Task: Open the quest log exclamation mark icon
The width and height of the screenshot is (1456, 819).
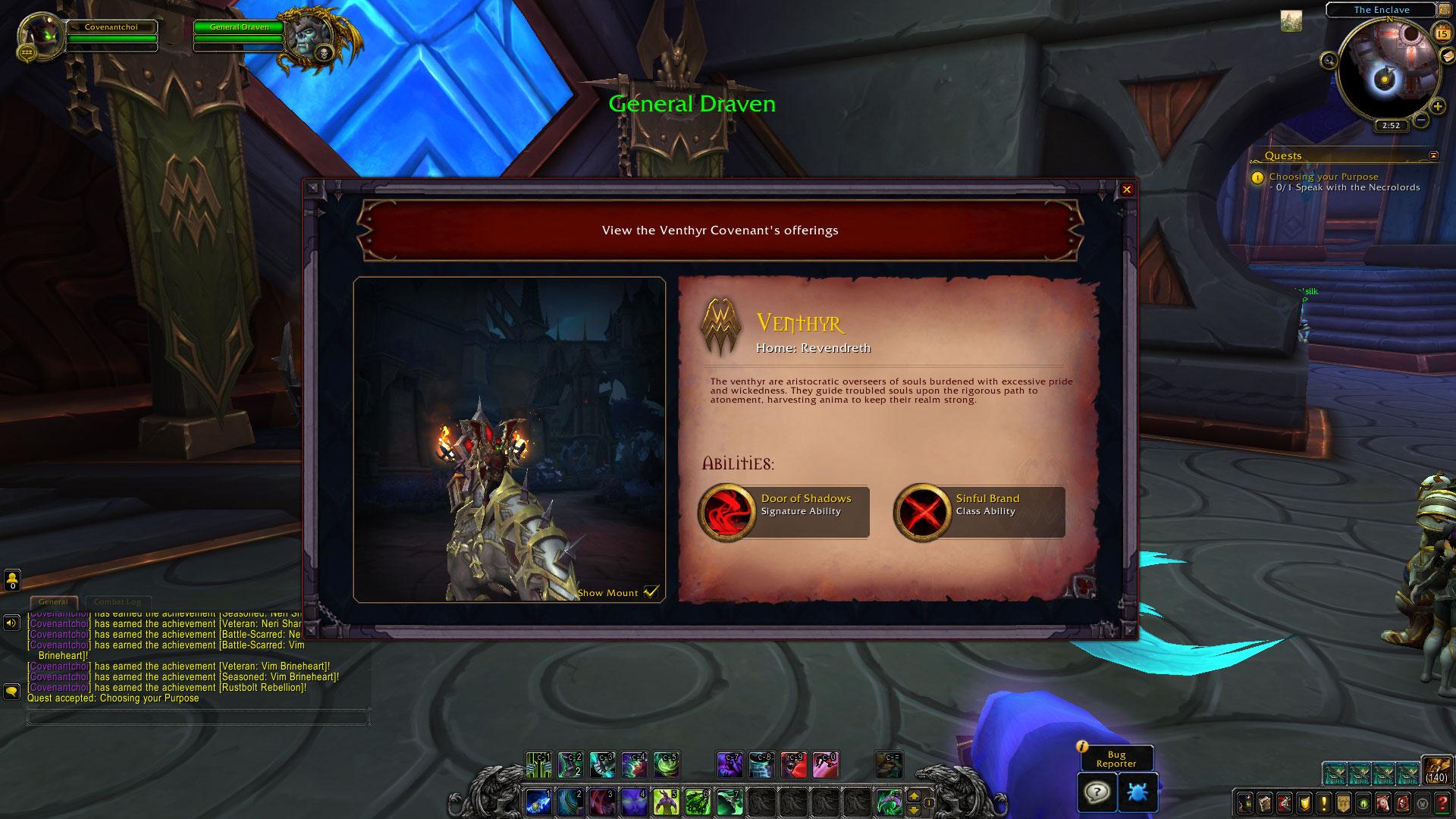Action: pyautogui.click(x=1323, y=802)
